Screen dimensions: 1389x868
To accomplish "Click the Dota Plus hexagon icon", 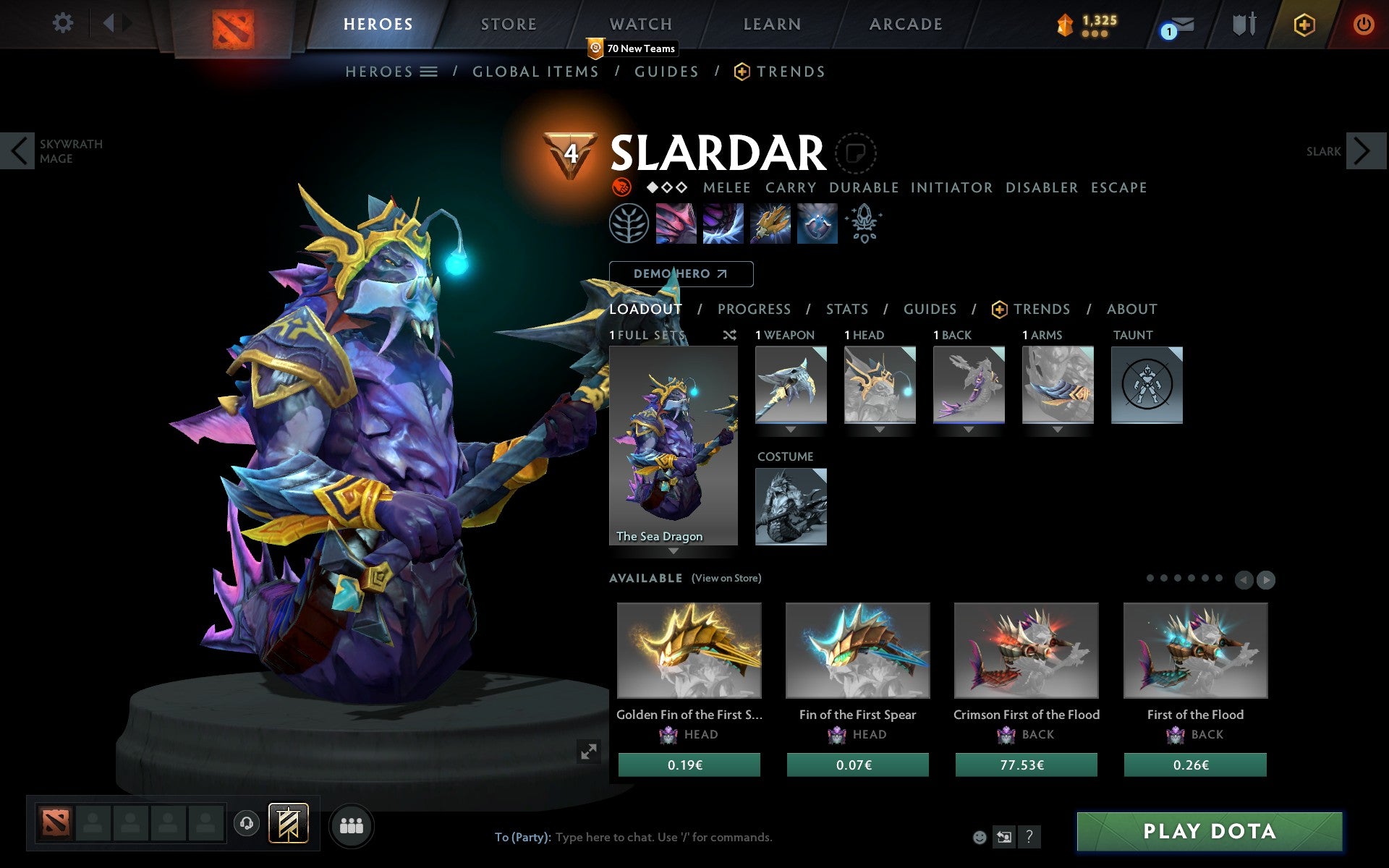I will tap(1302, 24).
